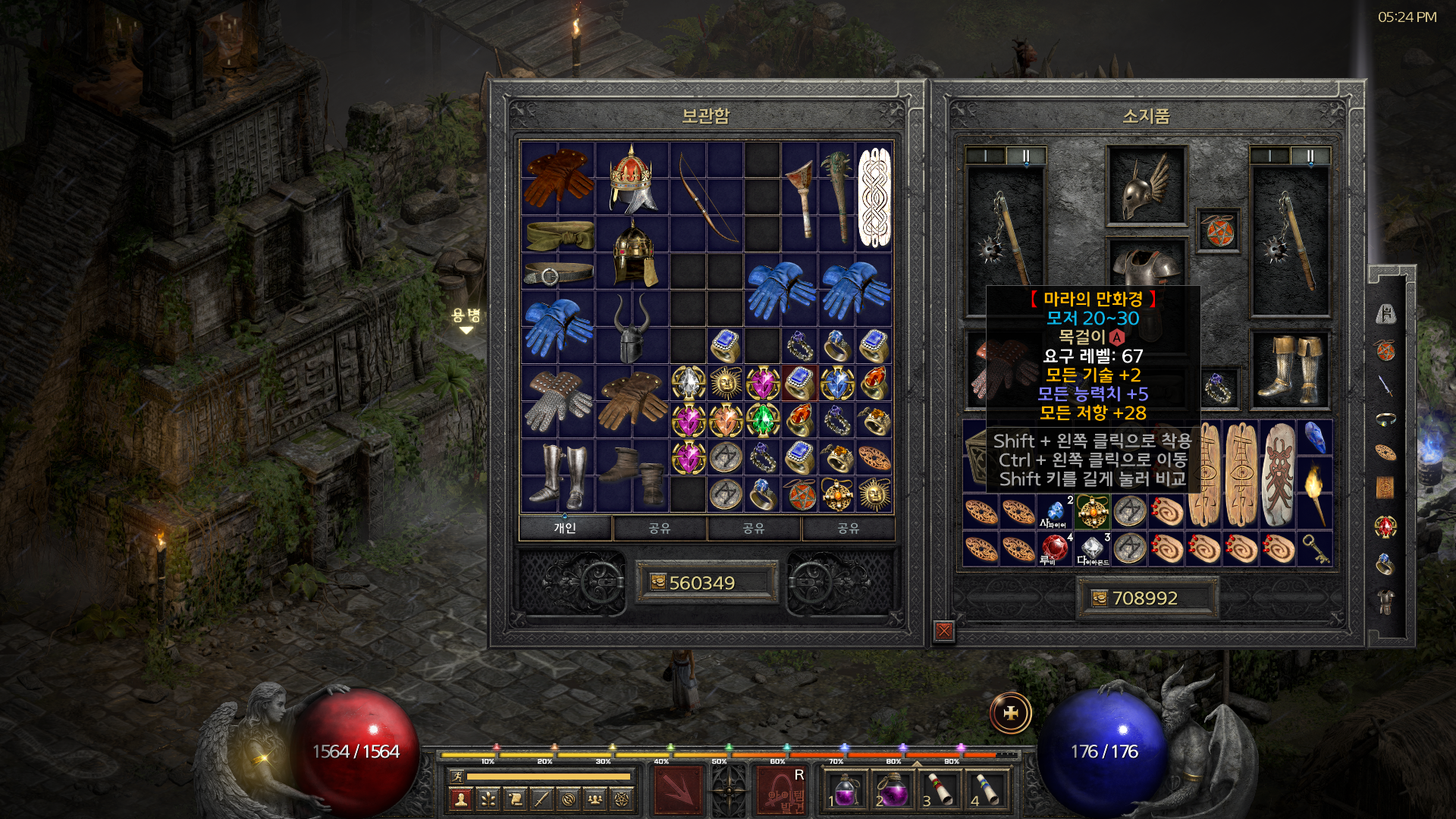Select the equipped winged helmet slot

(1146, 186)
